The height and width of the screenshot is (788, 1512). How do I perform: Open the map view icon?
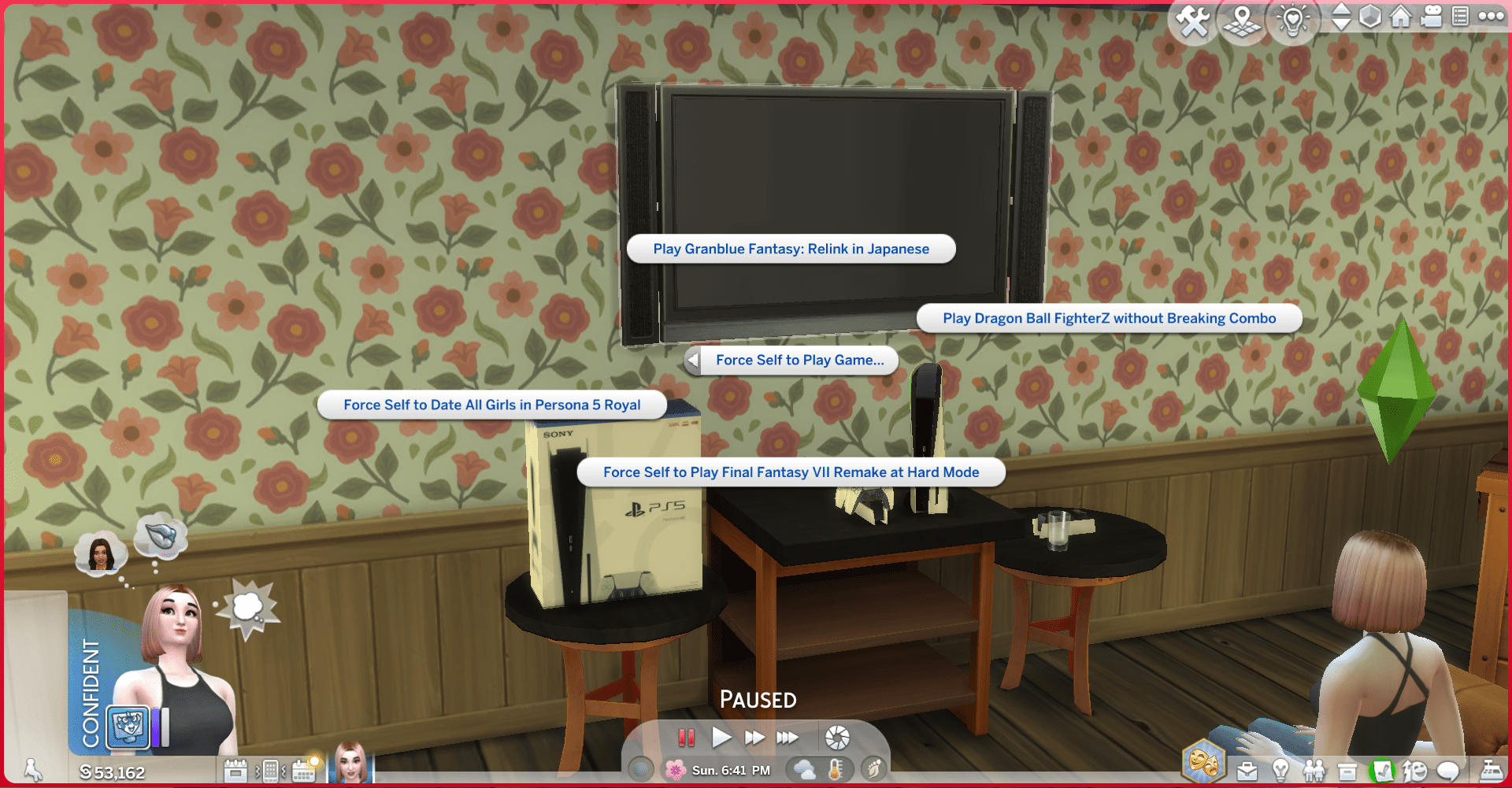point(1242,21)
